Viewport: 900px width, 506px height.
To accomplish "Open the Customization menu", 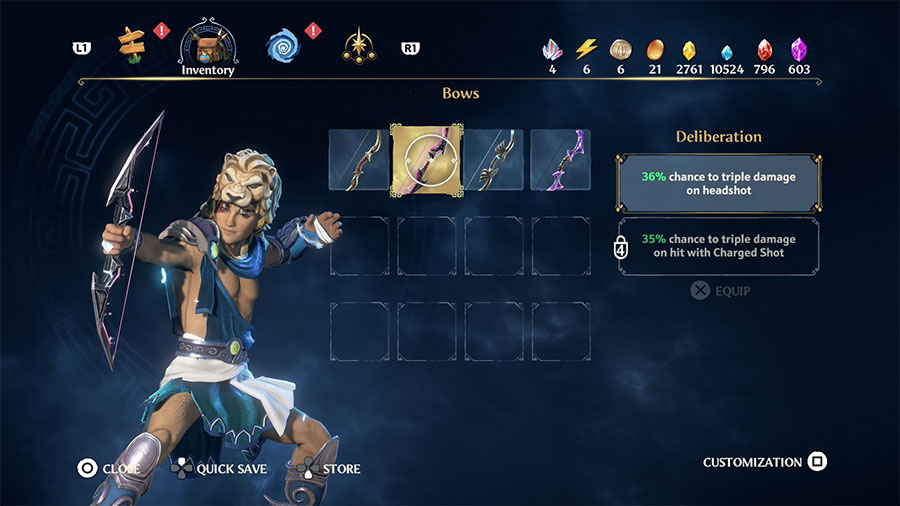I will coord(764,462).
